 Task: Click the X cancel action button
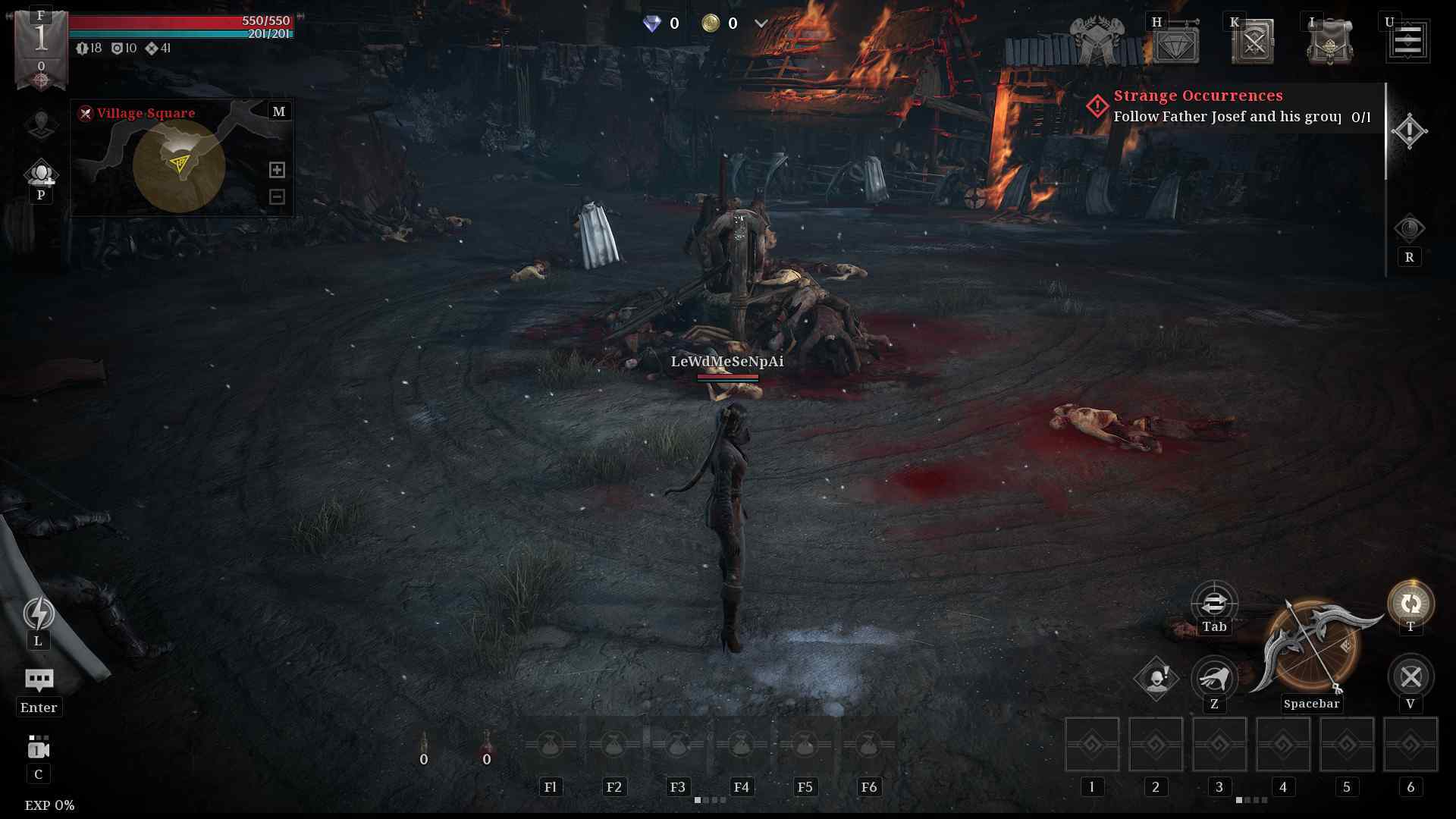1410,676
